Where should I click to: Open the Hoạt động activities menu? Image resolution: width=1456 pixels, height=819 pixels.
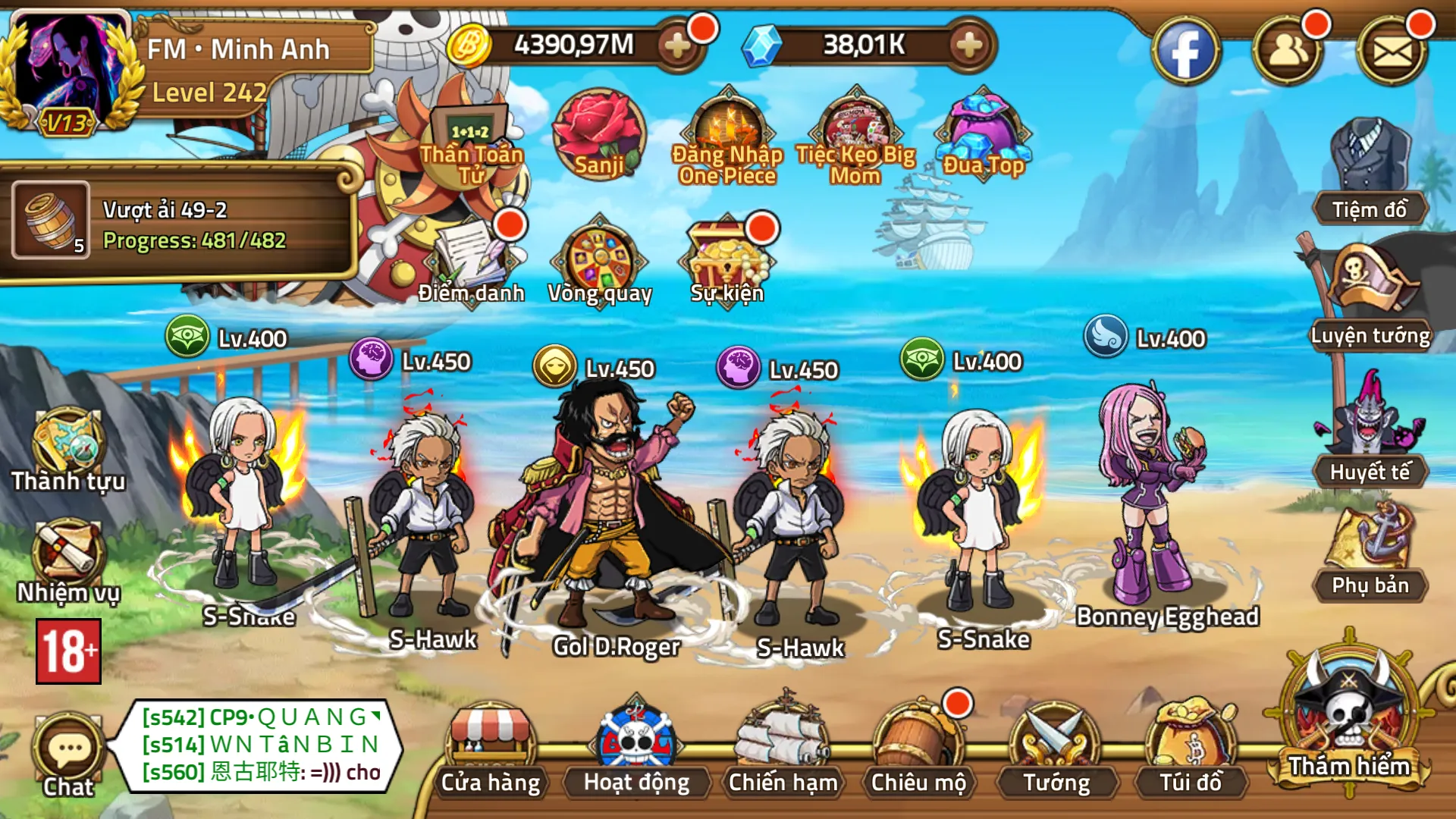click(x=636, y=751)
